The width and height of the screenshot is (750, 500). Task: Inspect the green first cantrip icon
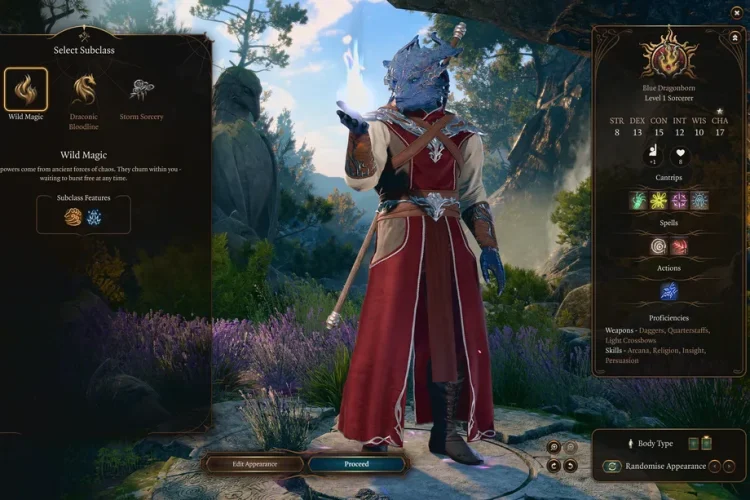(x=639, y=200)
